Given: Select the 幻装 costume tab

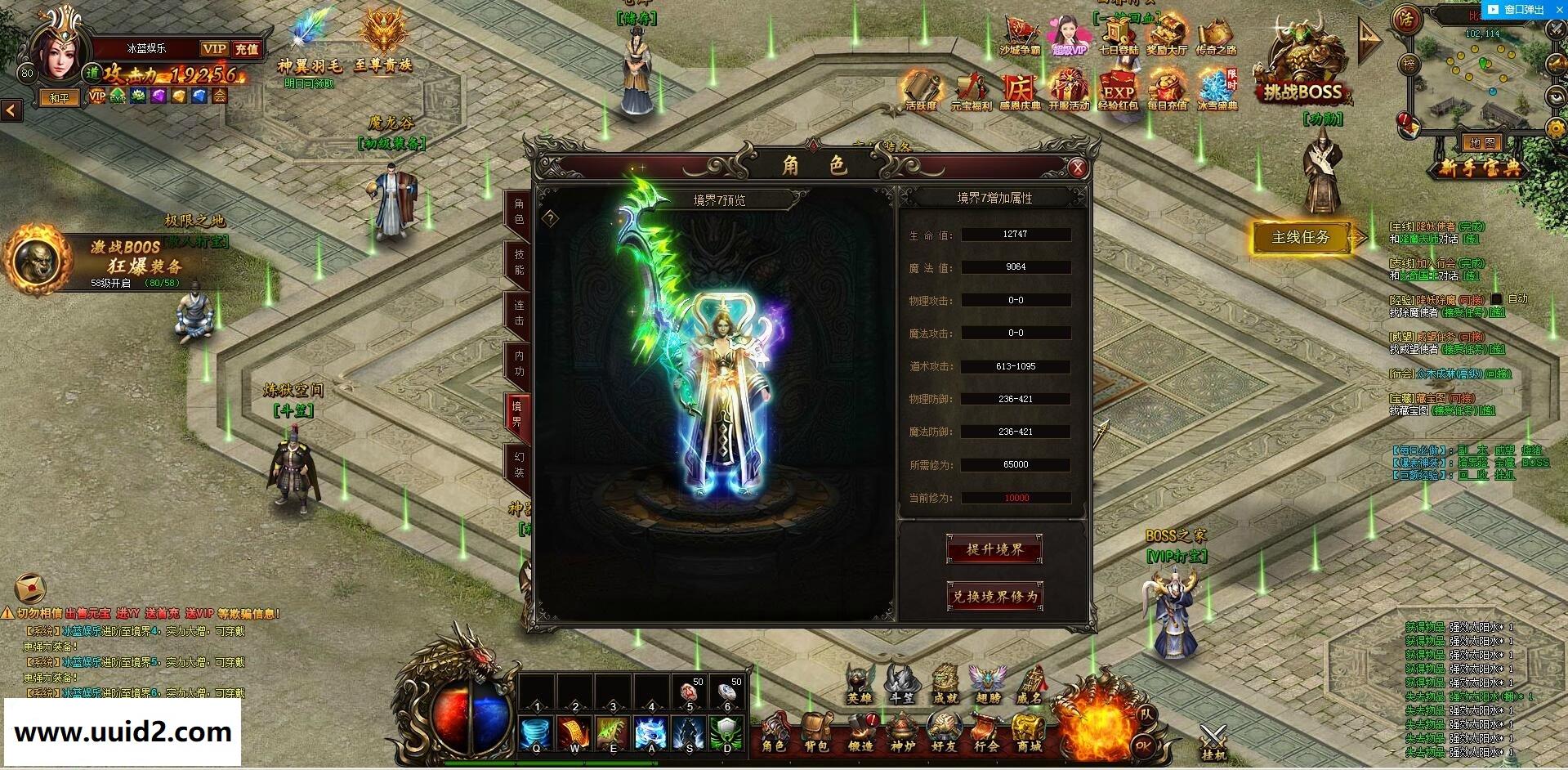Looking at the screenshot, I should click(x=519, y=464).
